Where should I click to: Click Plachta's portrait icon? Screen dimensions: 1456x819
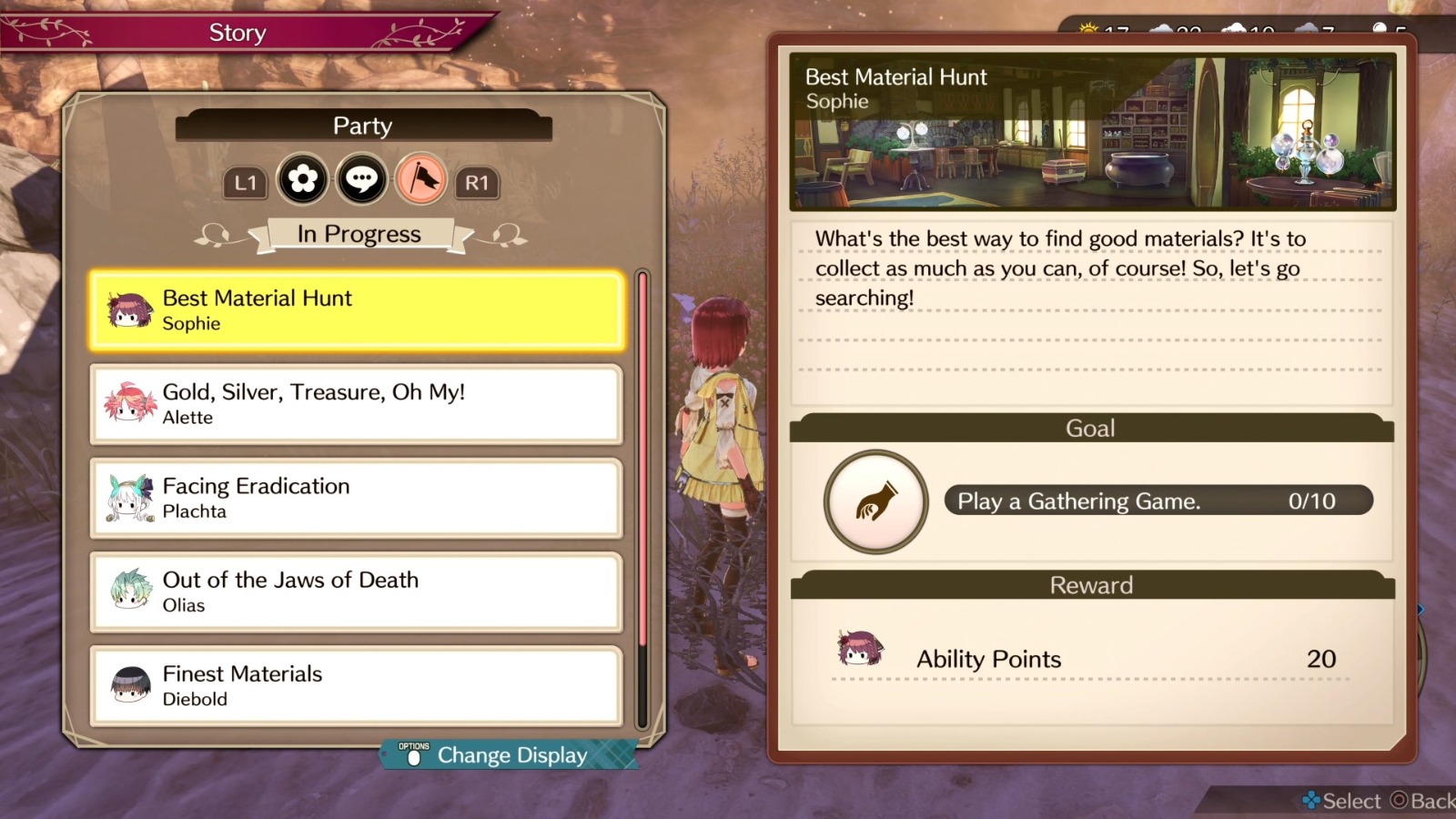point(130,498)
